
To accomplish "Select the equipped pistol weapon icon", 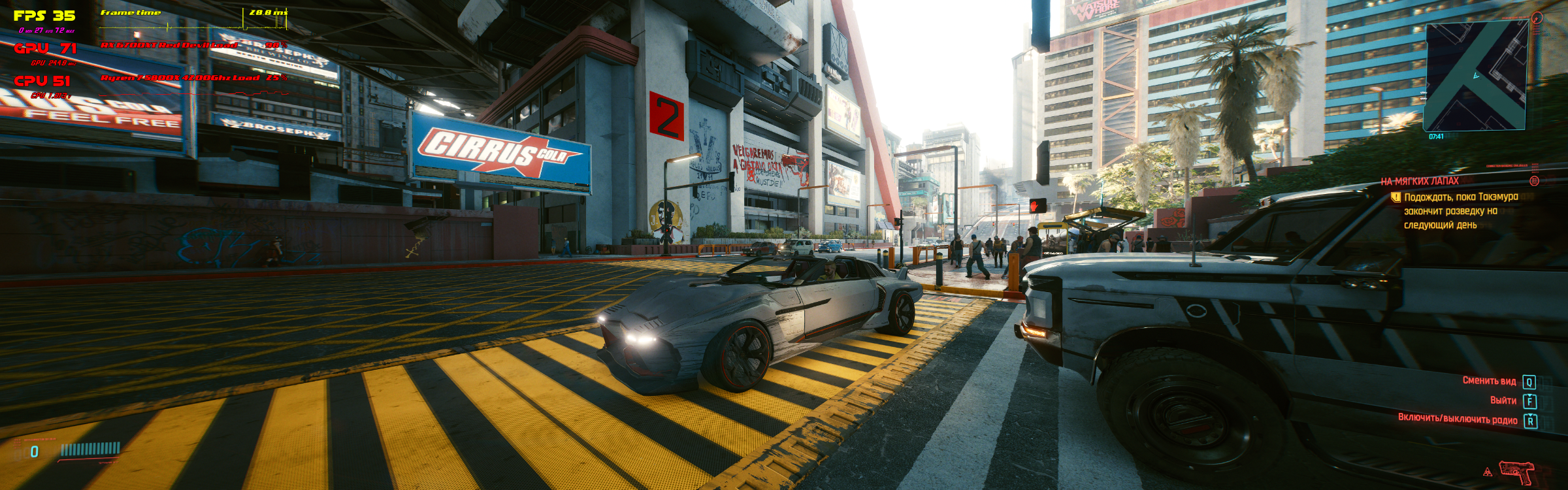I will pos(1517,471).
